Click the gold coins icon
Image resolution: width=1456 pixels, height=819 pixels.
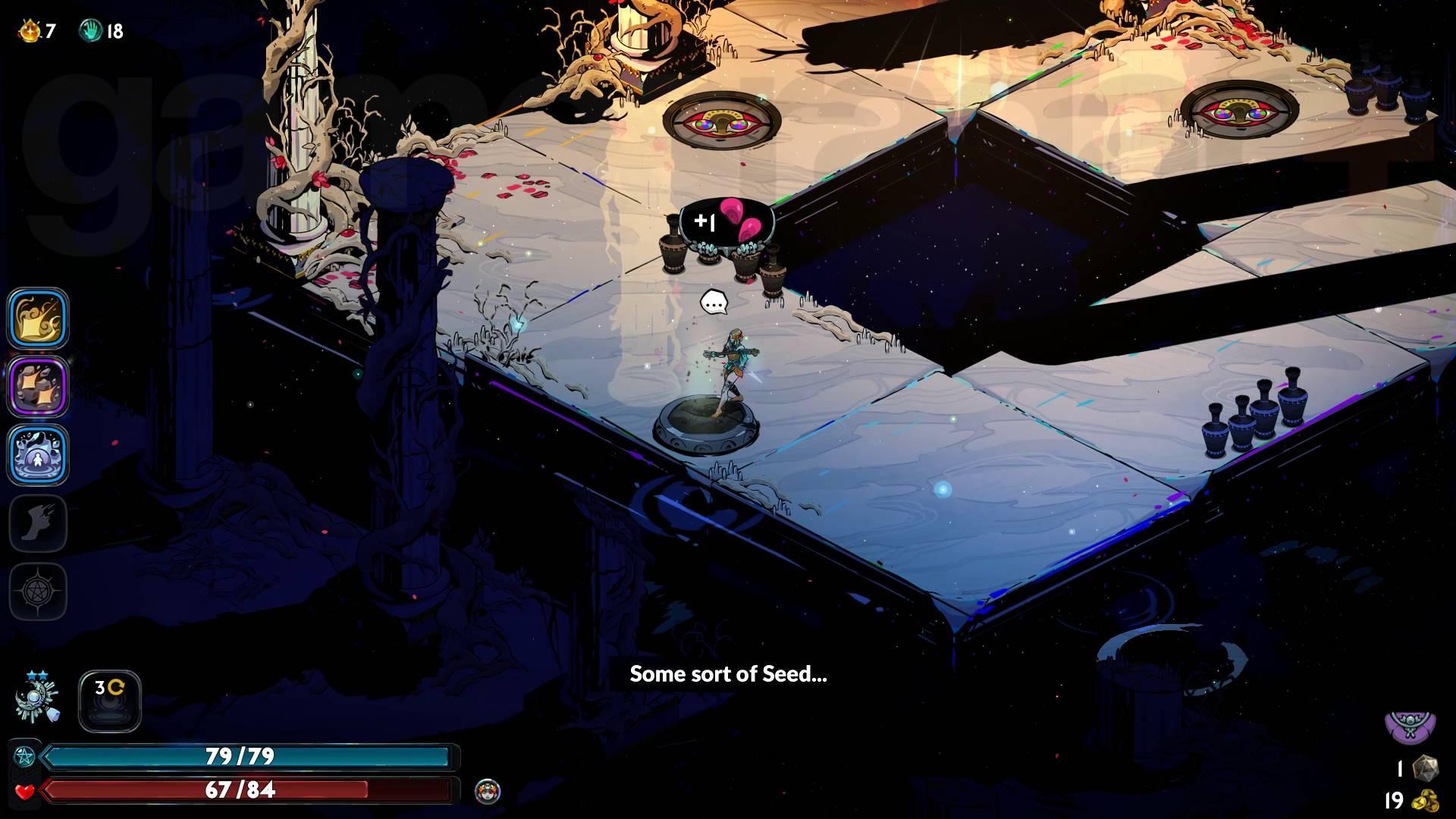point(1426,801)
